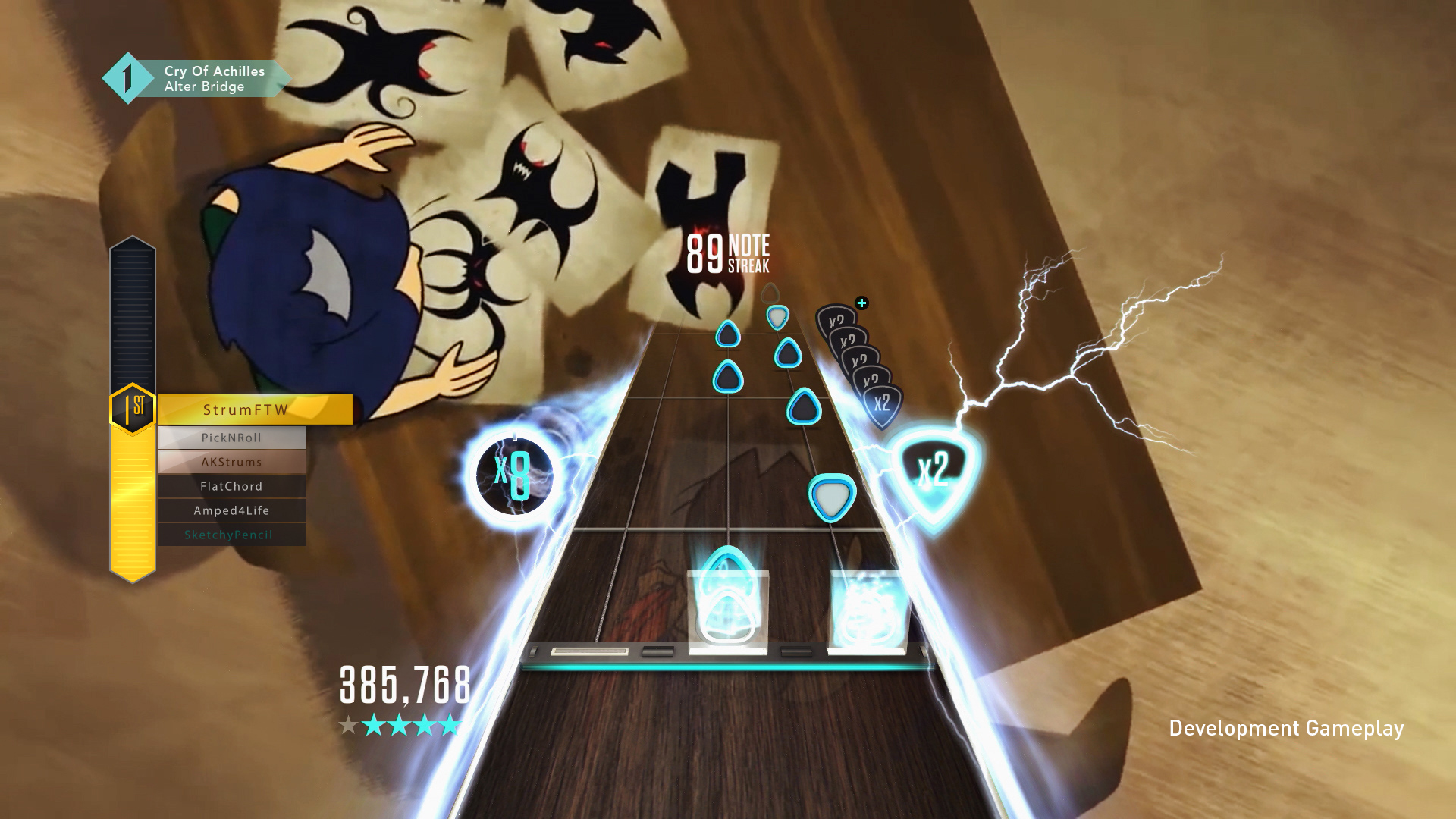Toggle the SketchyPencil leaderboard entry
Viewport: 1456px width, 819px height.
pos(232,535)
